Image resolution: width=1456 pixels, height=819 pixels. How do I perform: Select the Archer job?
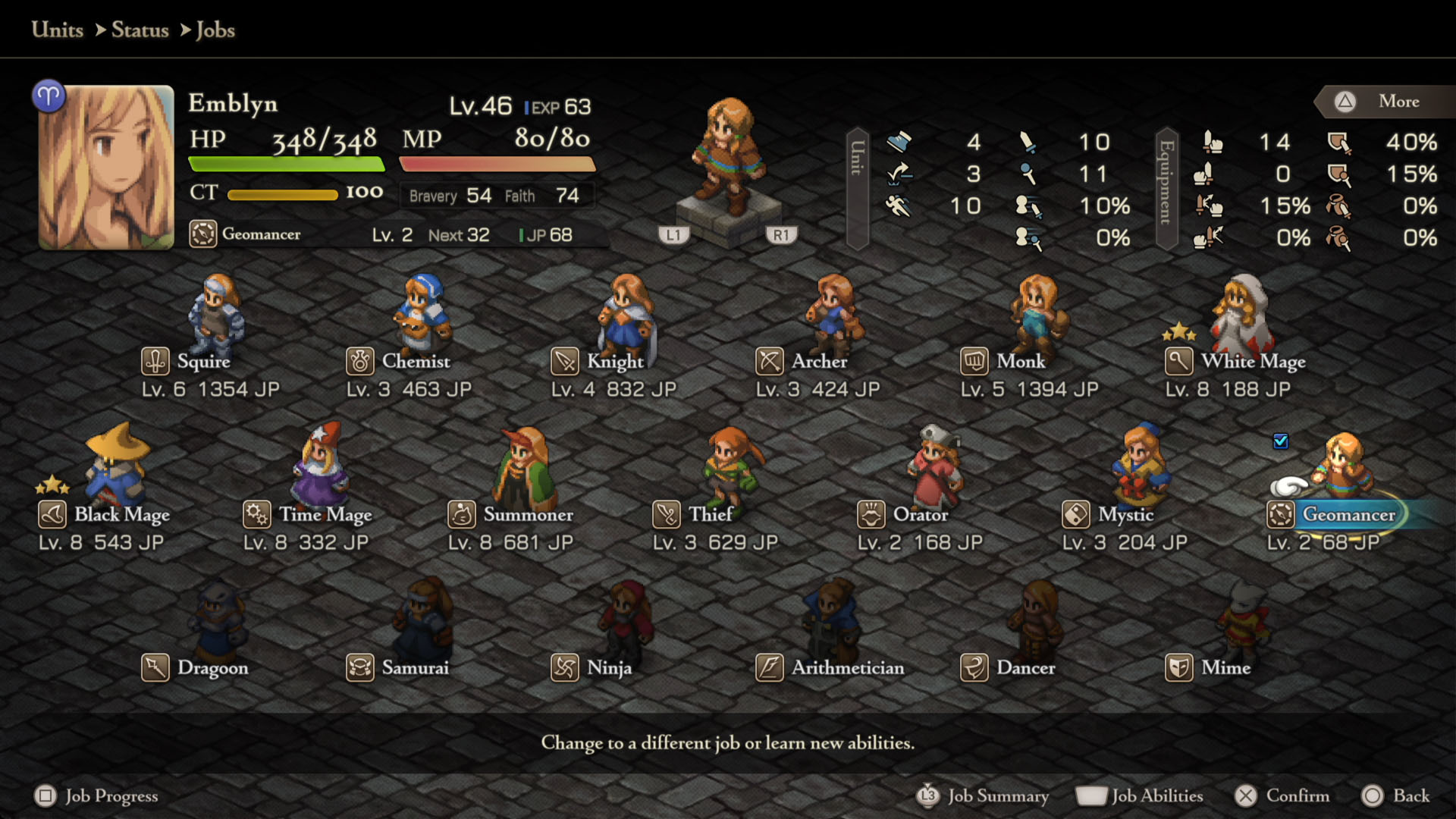(x=818, y=362)
